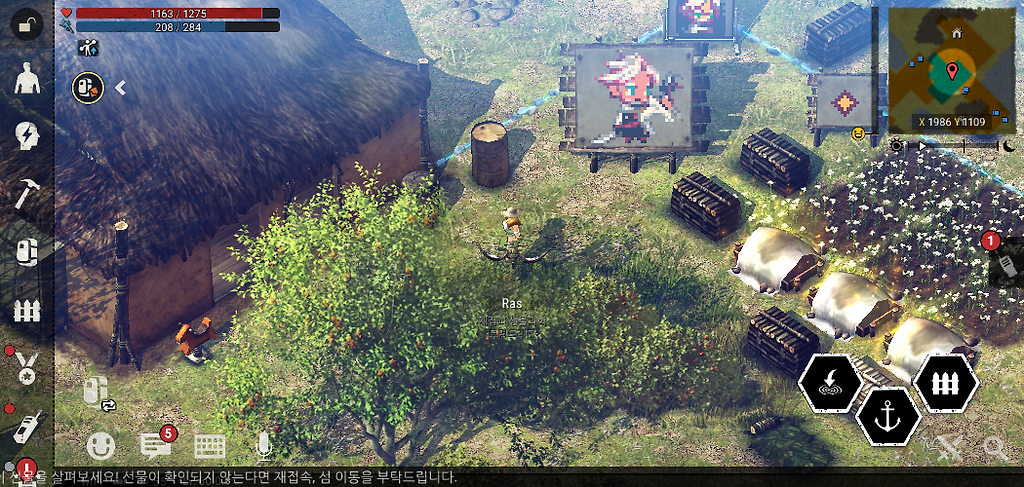Open the smiley emote menu
Image resolution: width=1024 pixels, height=487 pixels.
coord(101,445)
